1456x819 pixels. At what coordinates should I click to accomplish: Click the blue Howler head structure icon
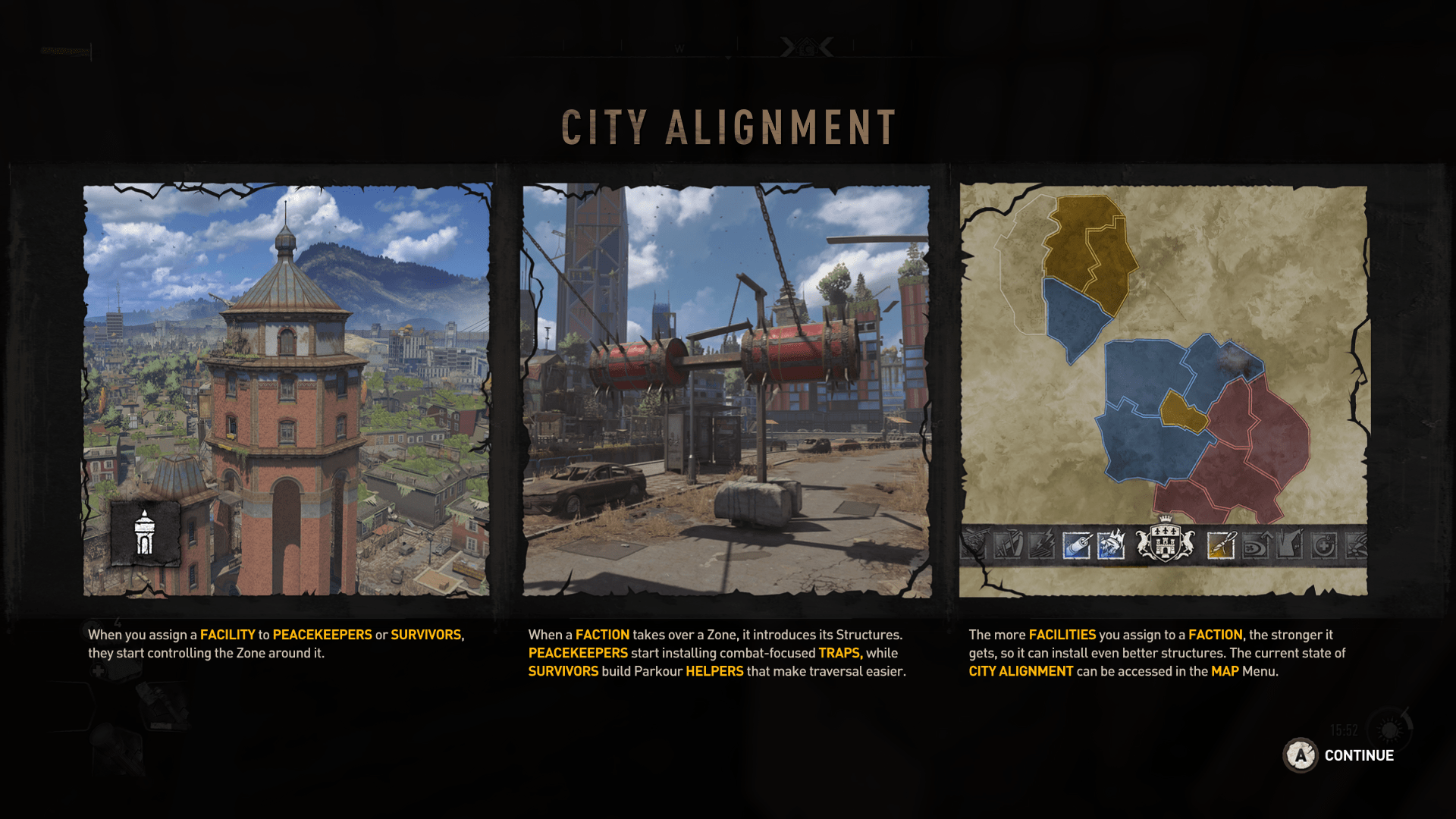(1111, 544)
